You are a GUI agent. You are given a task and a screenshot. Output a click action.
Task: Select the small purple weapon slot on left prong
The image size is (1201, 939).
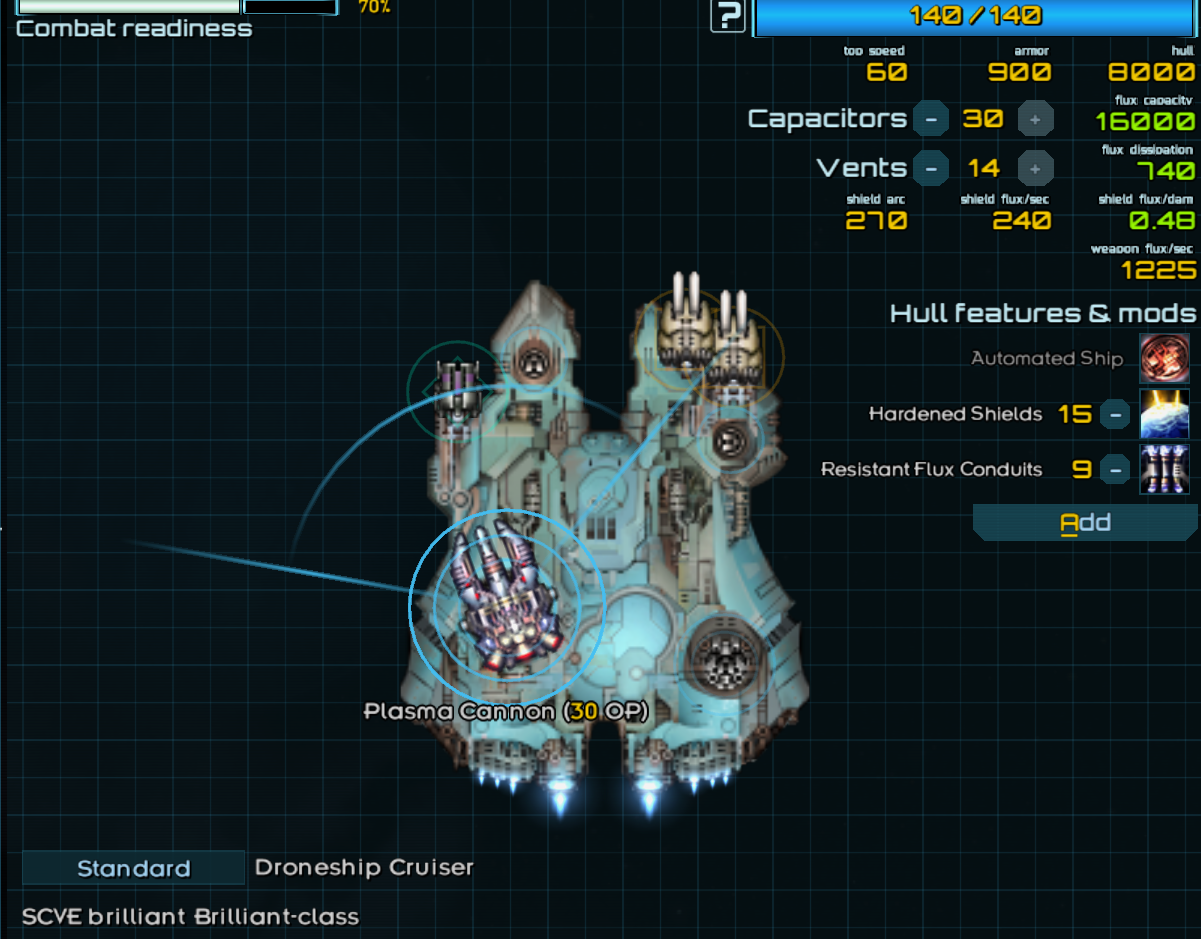455,388
